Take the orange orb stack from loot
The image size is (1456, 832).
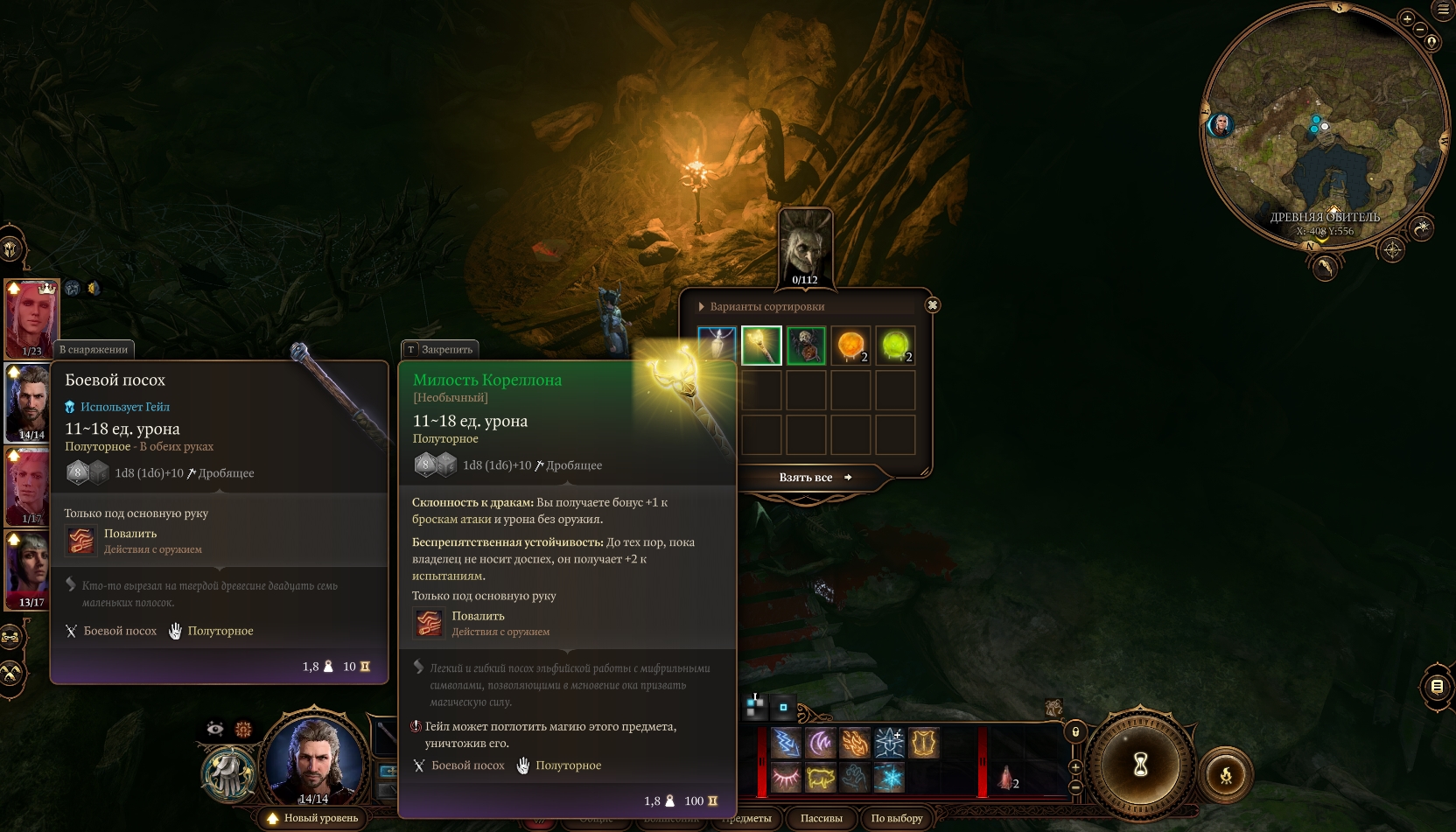pyautogui.click(x=850, y=346)
